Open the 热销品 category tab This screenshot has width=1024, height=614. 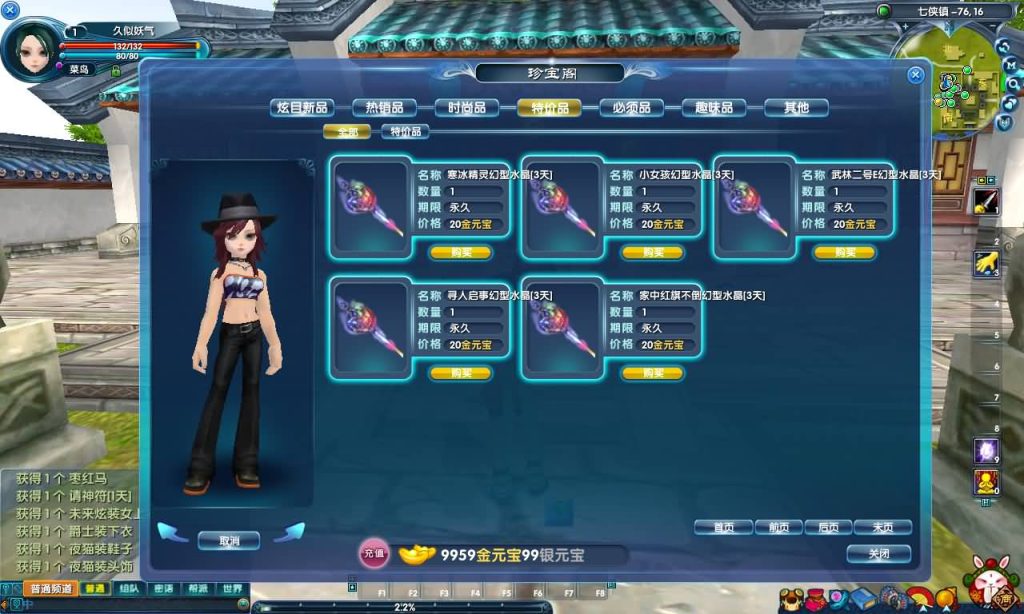tap(384, 108)
